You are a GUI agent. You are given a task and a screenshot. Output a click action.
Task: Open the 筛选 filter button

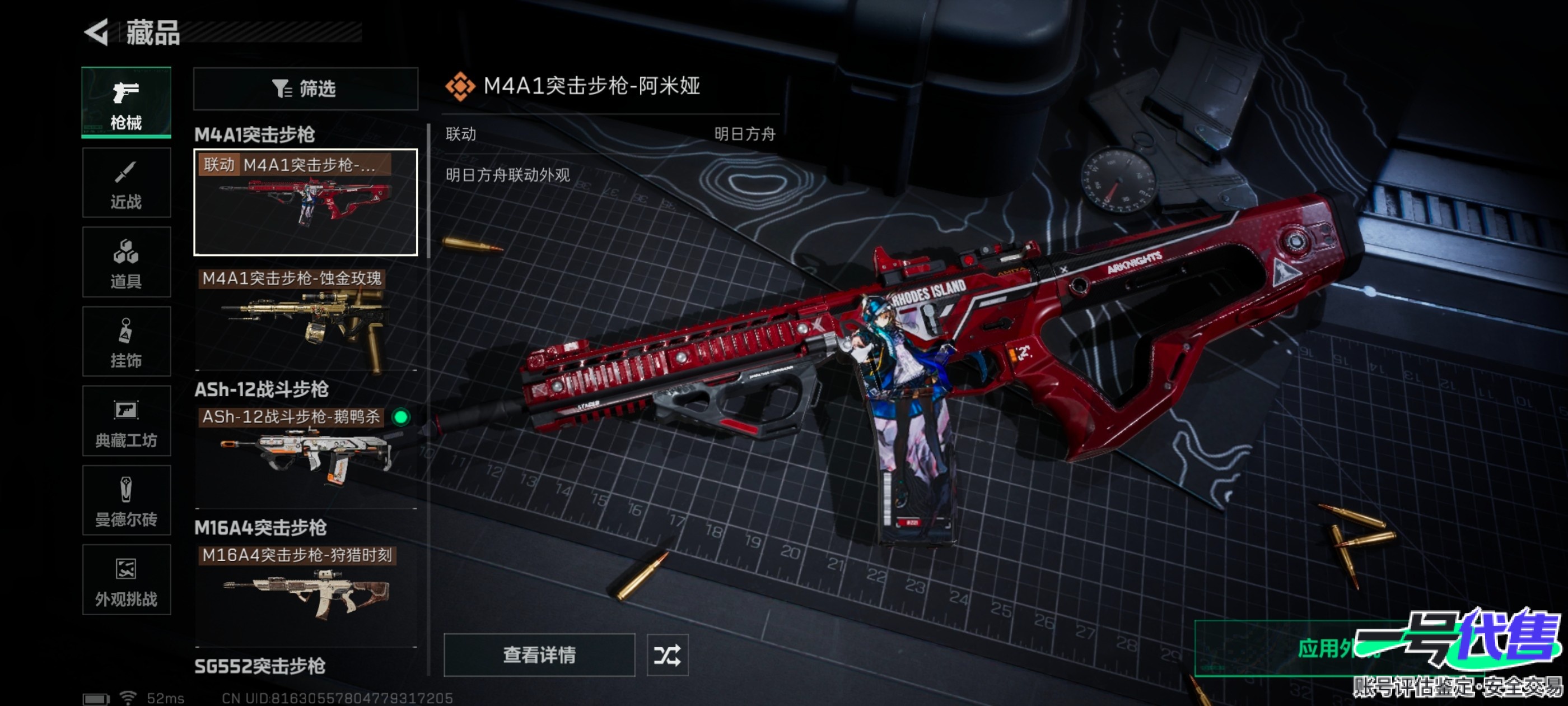(306, 89)
